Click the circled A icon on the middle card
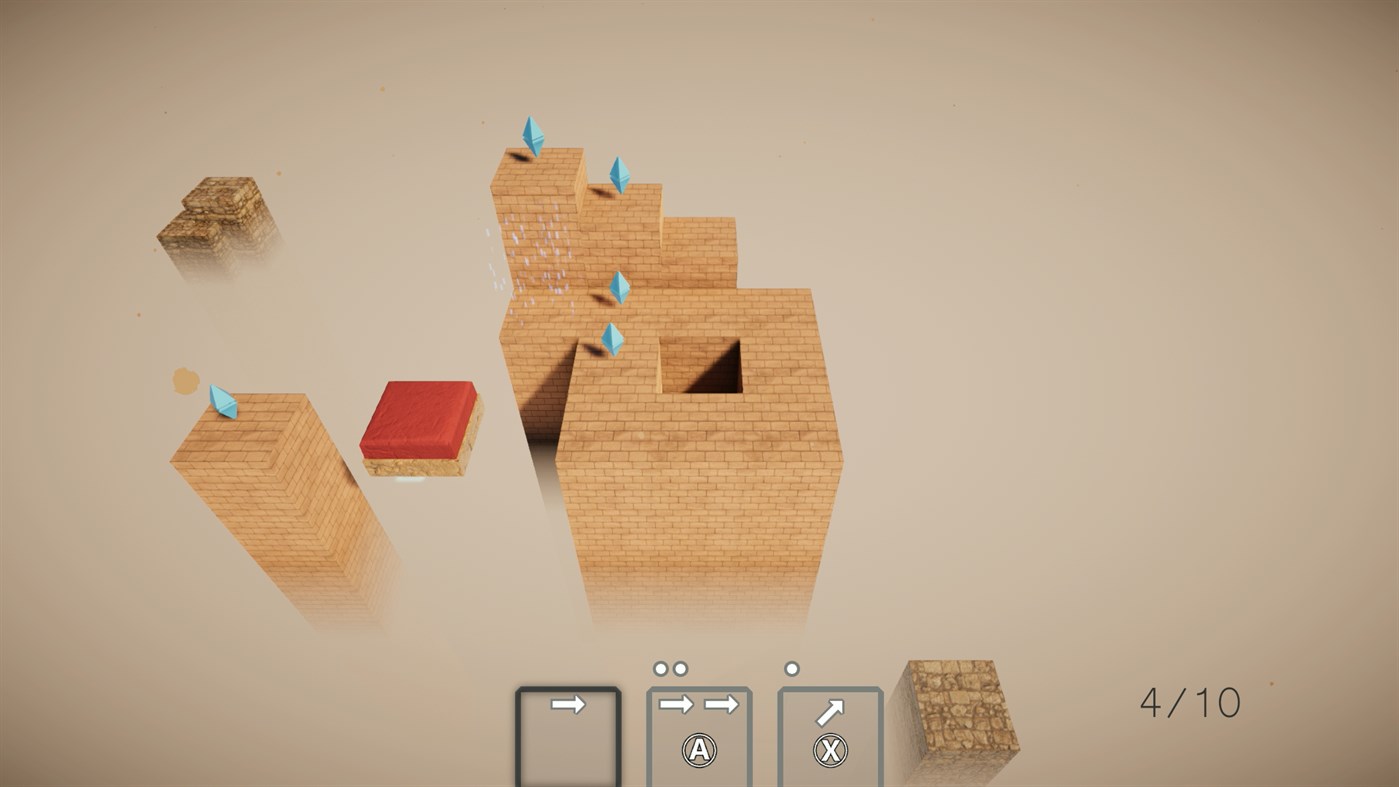This screenshot has height=787, width=1399. 698,751
